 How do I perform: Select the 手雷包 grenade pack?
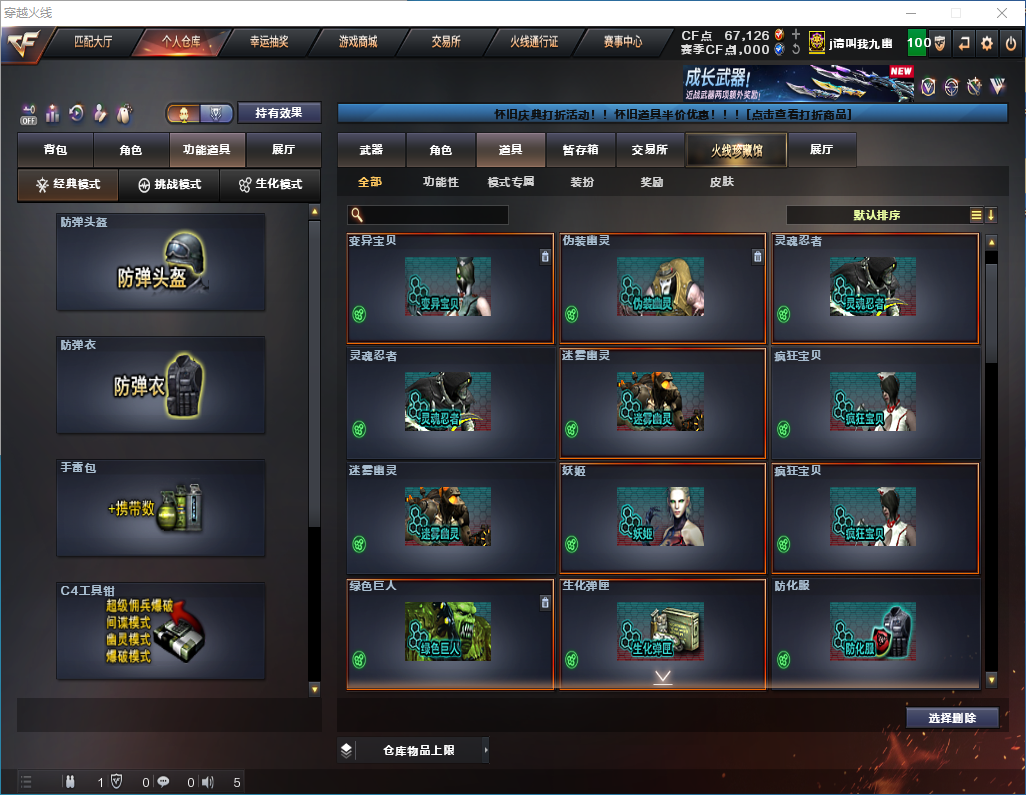161,509
